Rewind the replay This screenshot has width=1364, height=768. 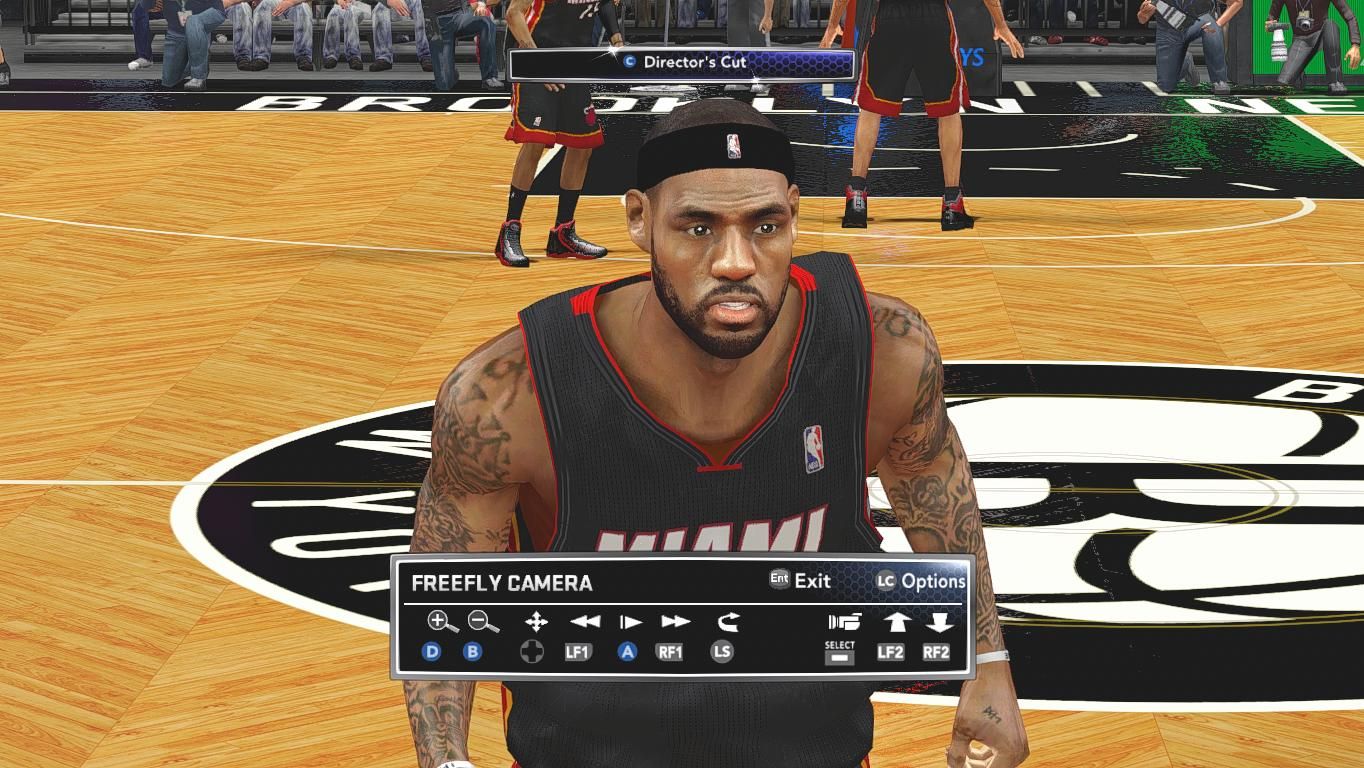coord(585,622)
